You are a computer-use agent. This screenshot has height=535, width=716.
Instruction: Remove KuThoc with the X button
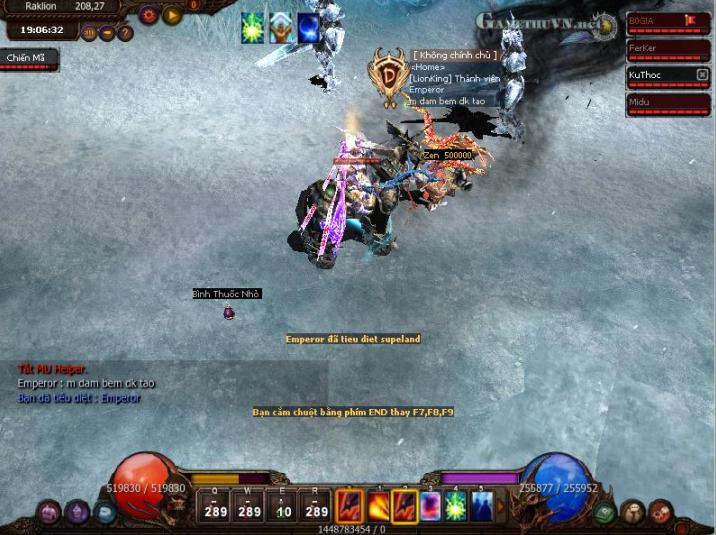(702, 75)
